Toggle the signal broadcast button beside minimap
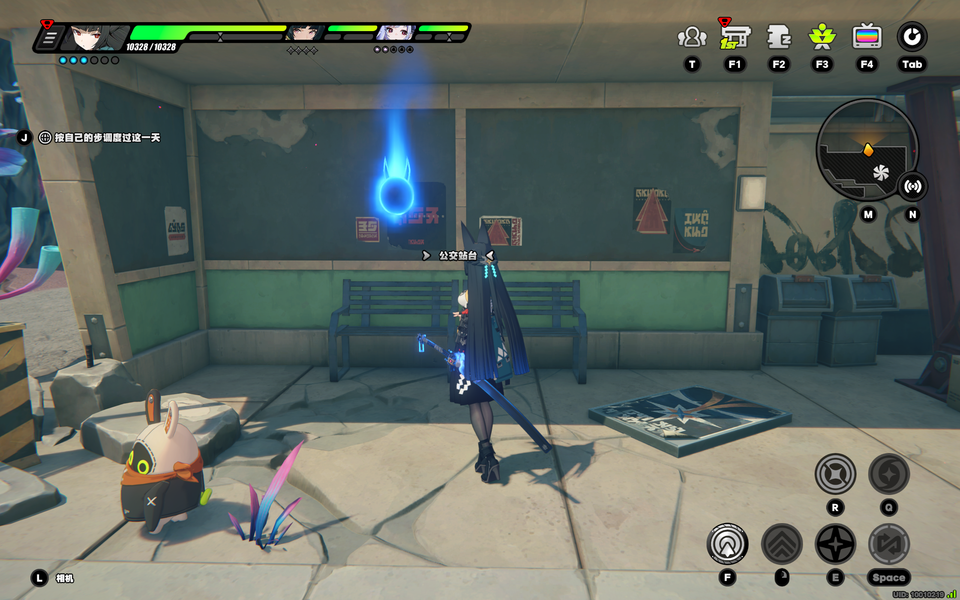960x600 pixels. click(x=912, y=186)
